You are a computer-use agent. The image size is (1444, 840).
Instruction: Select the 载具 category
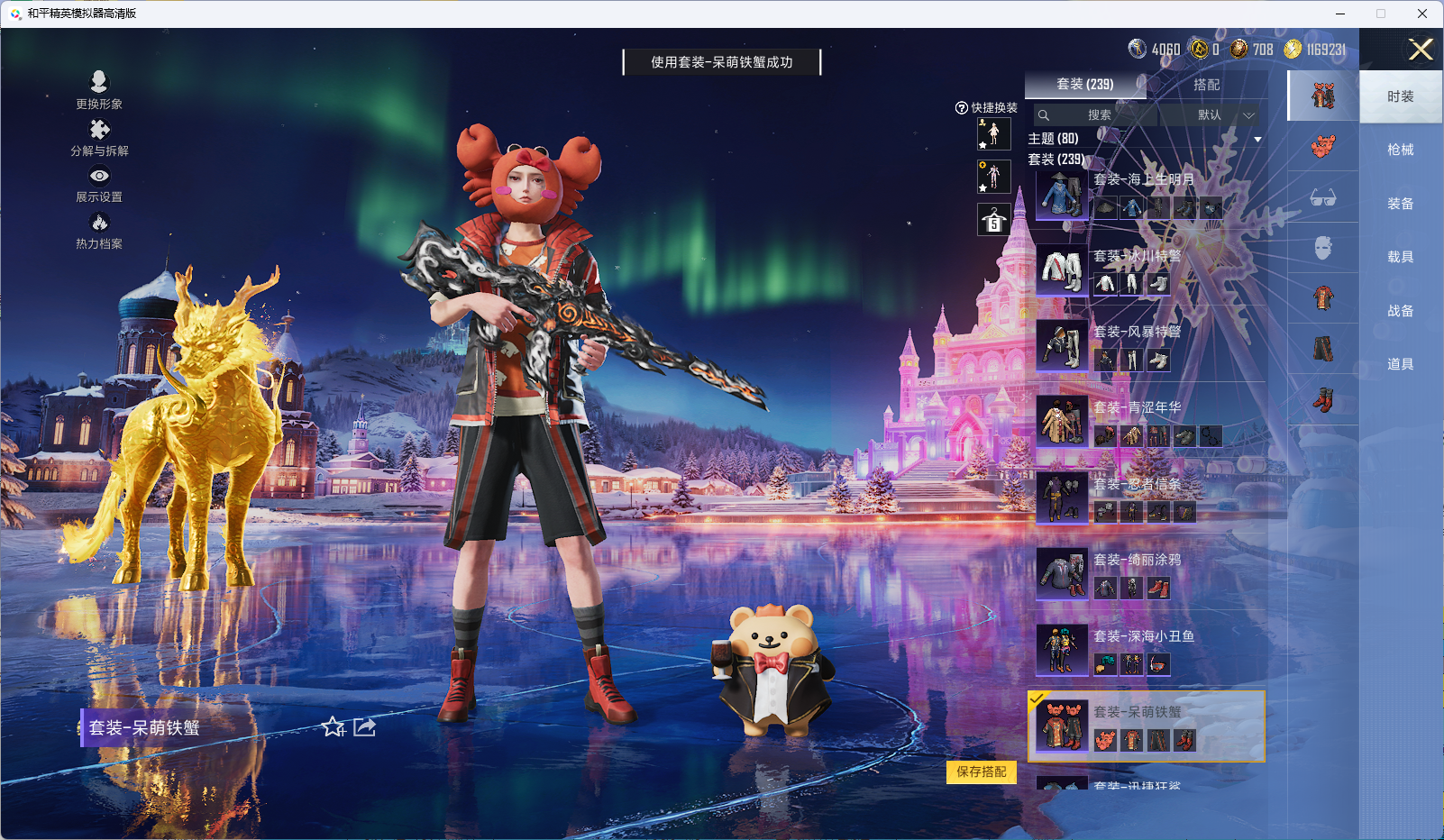click(x=1400, y=257)
